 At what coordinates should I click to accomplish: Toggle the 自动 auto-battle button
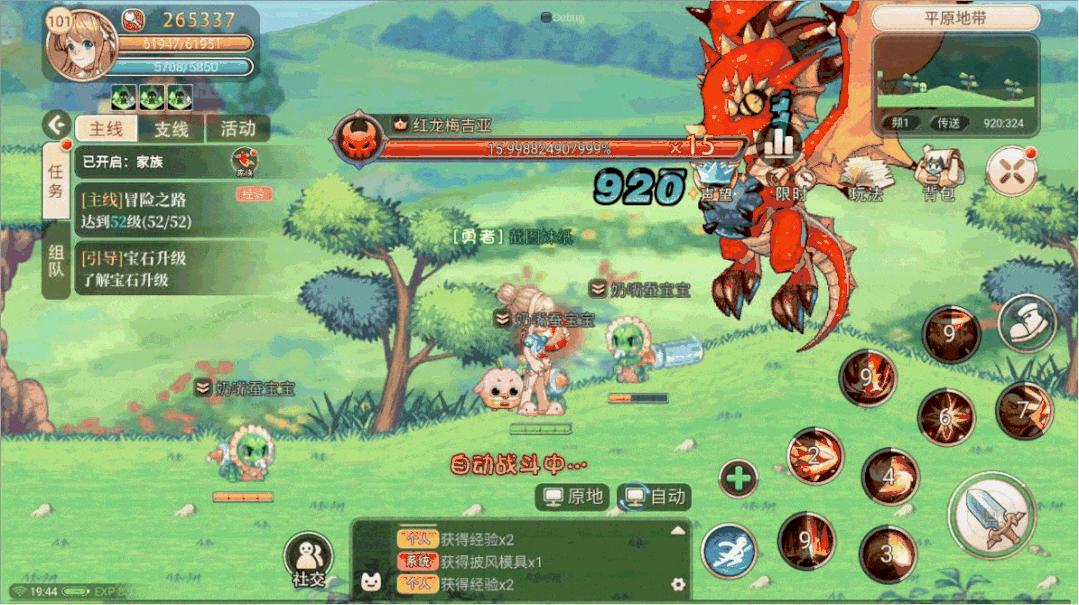coord(656,497)
